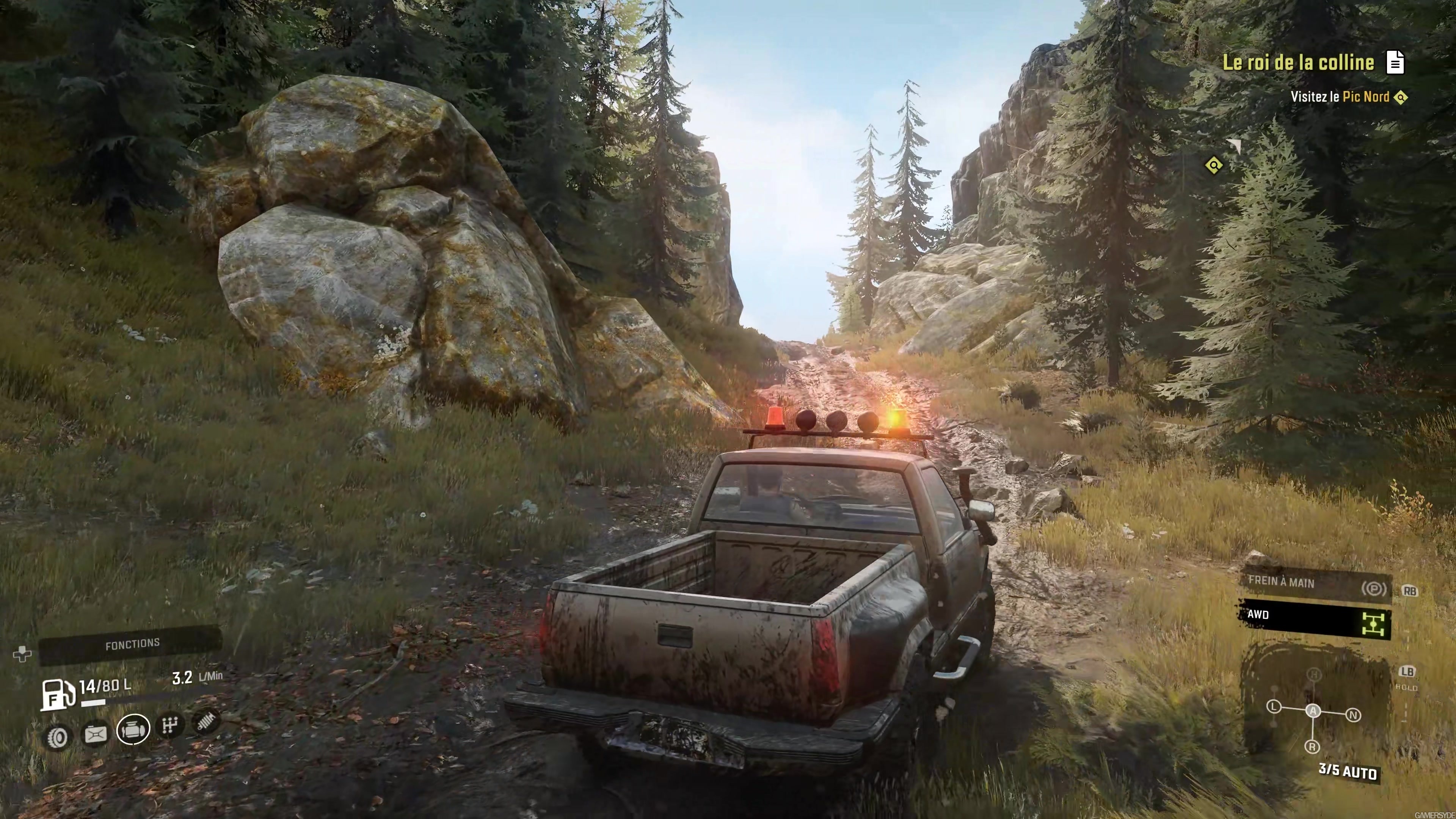Click the fuel tank damage status icon
This screenshot has height=819, width=1456.
[95, 734]
